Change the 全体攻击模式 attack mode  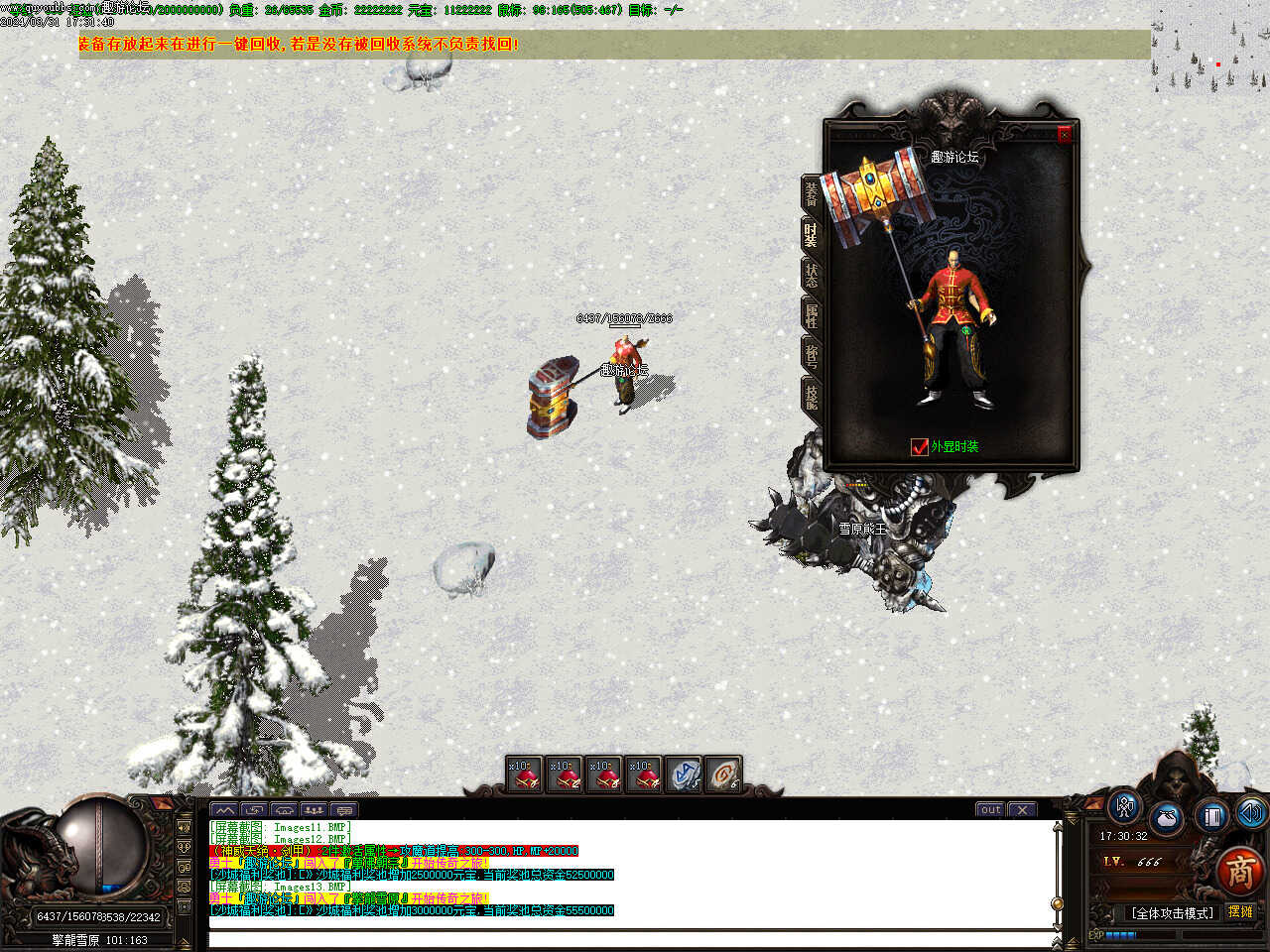[1172, 913]
